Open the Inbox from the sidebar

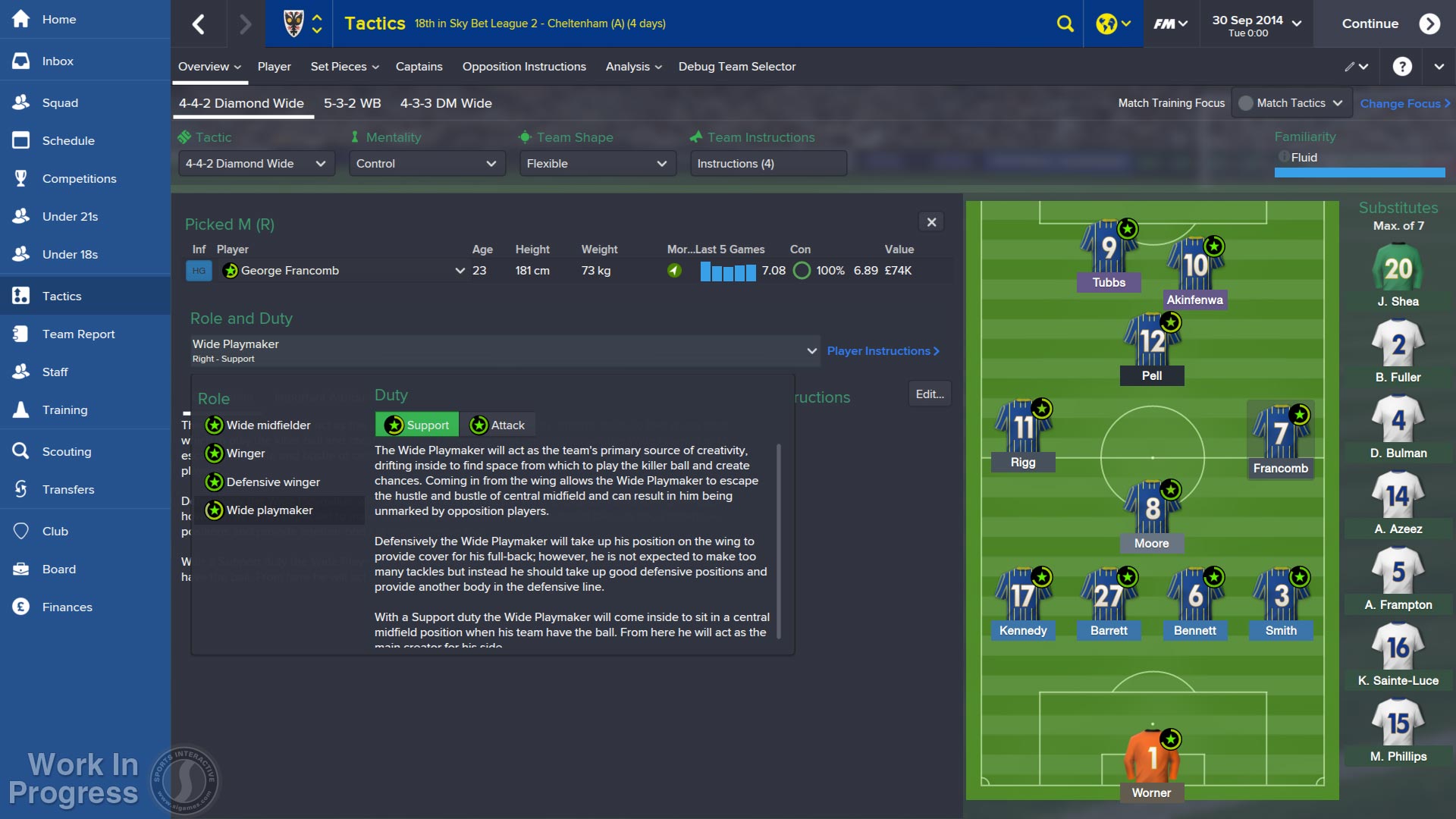58,61
